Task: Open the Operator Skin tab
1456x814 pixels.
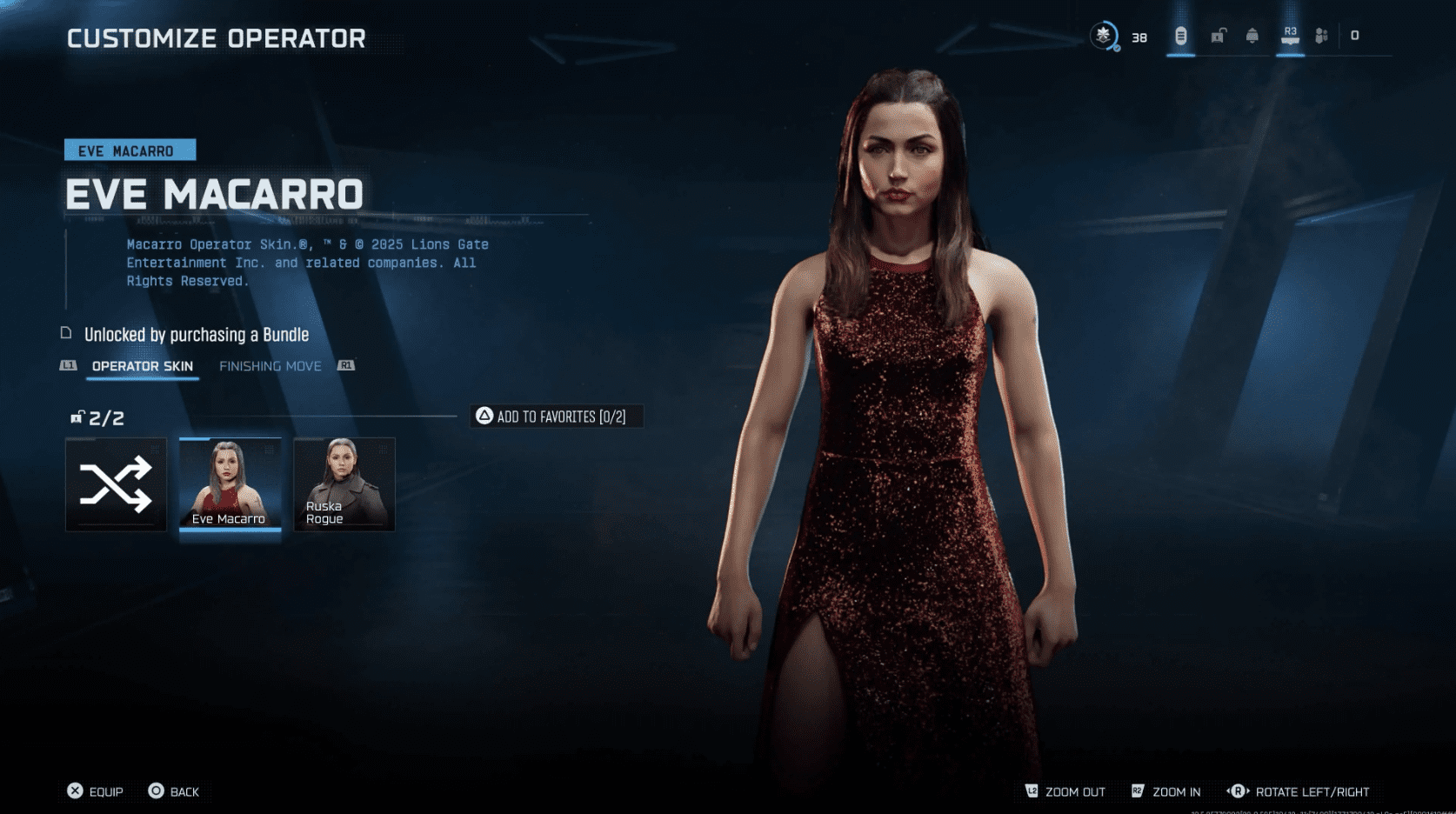Action: [143, 366]
